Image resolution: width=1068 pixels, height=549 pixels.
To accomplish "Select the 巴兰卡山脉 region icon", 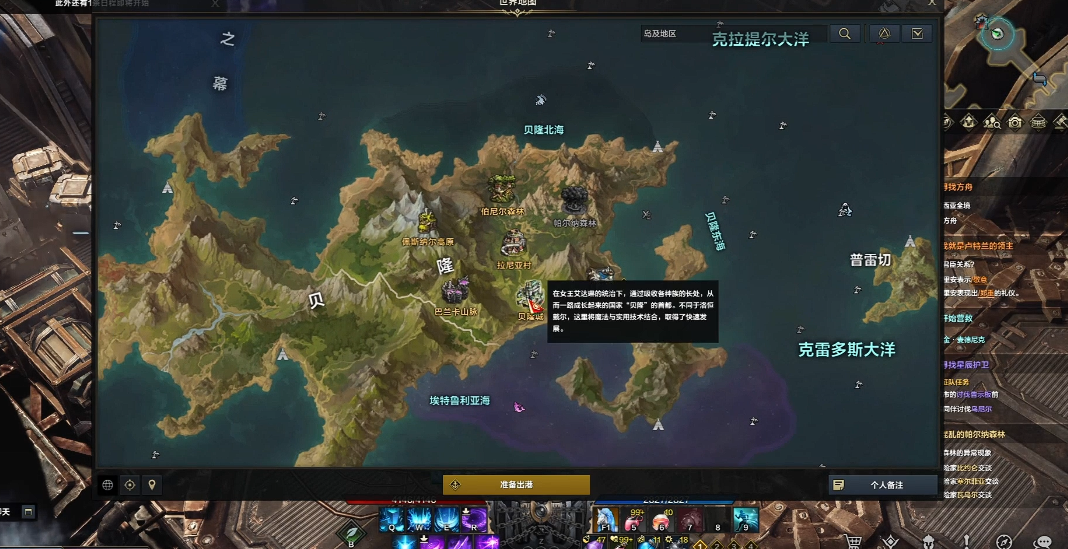I will pyautogui.click(x=457, y=291).
